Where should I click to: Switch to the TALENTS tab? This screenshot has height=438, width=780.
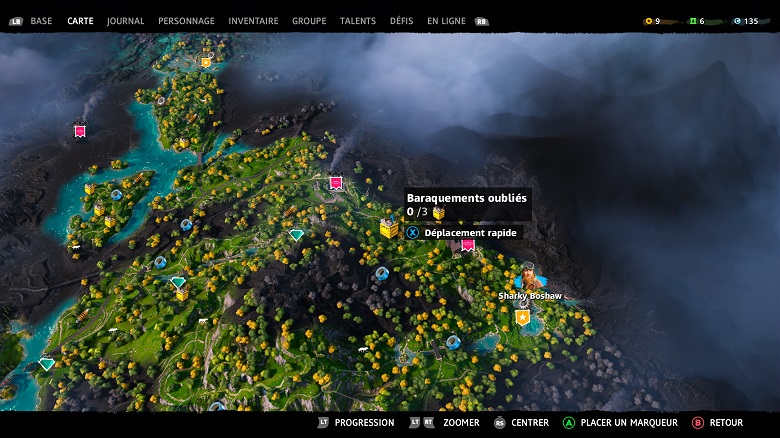click(358, 21)
